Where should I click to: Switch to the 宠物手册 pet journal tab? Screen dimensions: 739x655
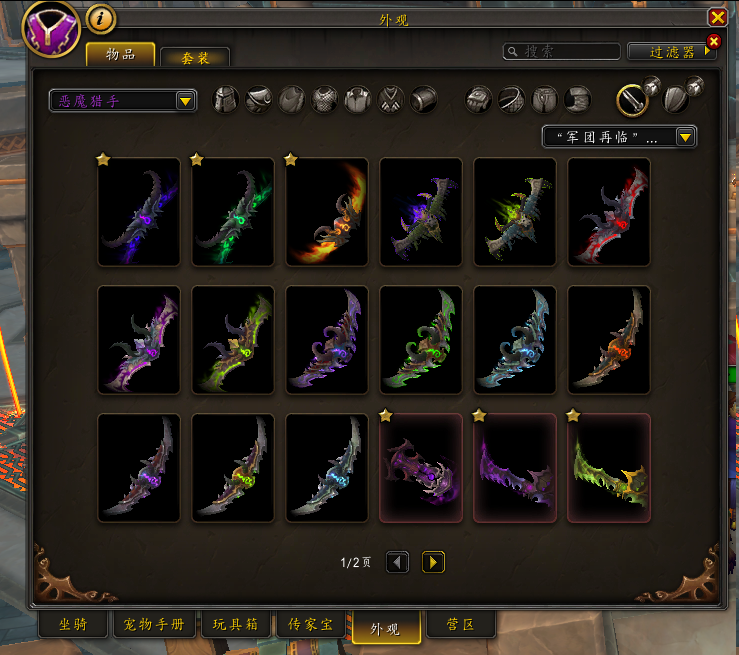point(156,625)
